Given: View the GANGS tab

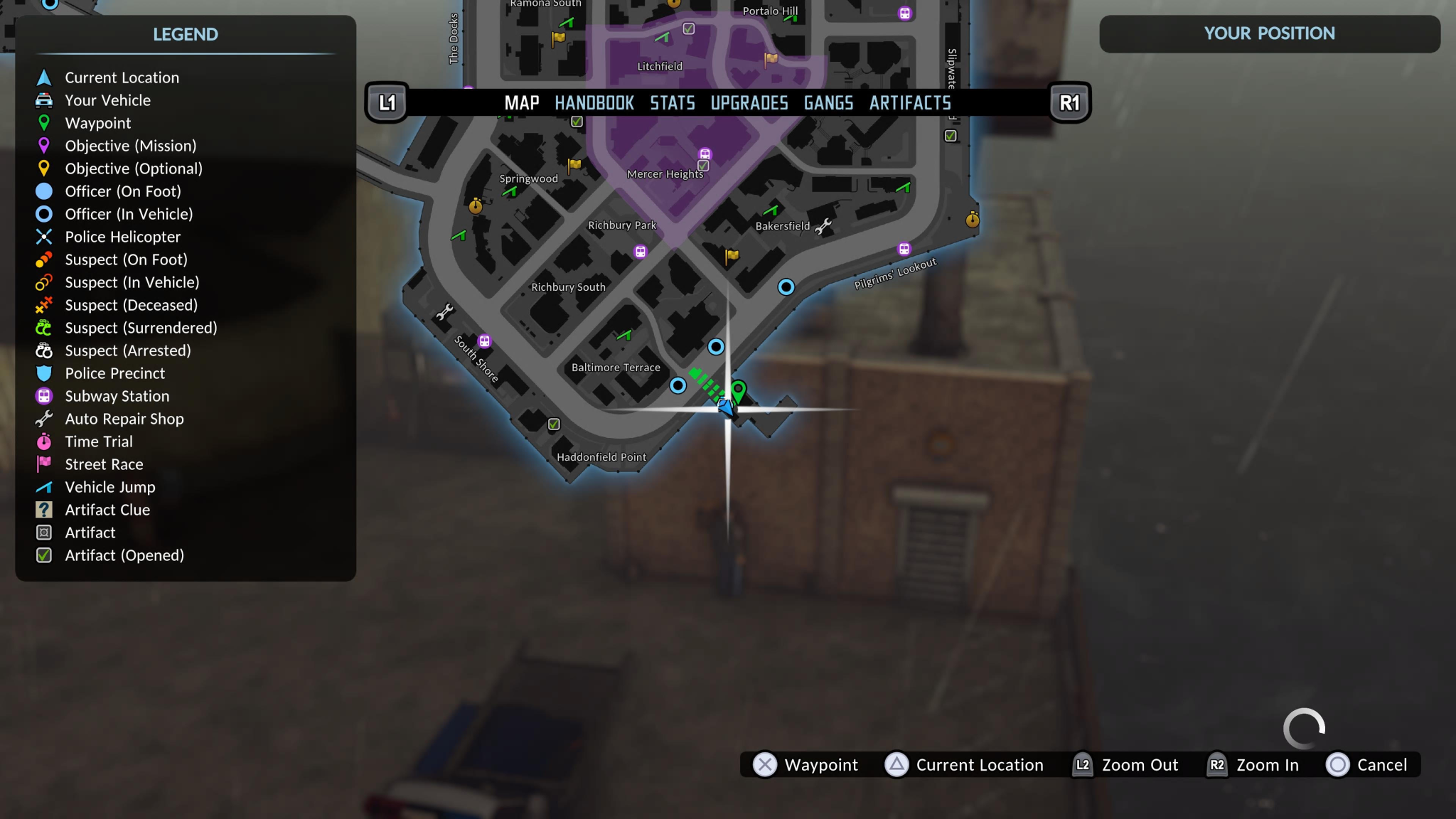Looking at the screenshot, I should 828,102.
